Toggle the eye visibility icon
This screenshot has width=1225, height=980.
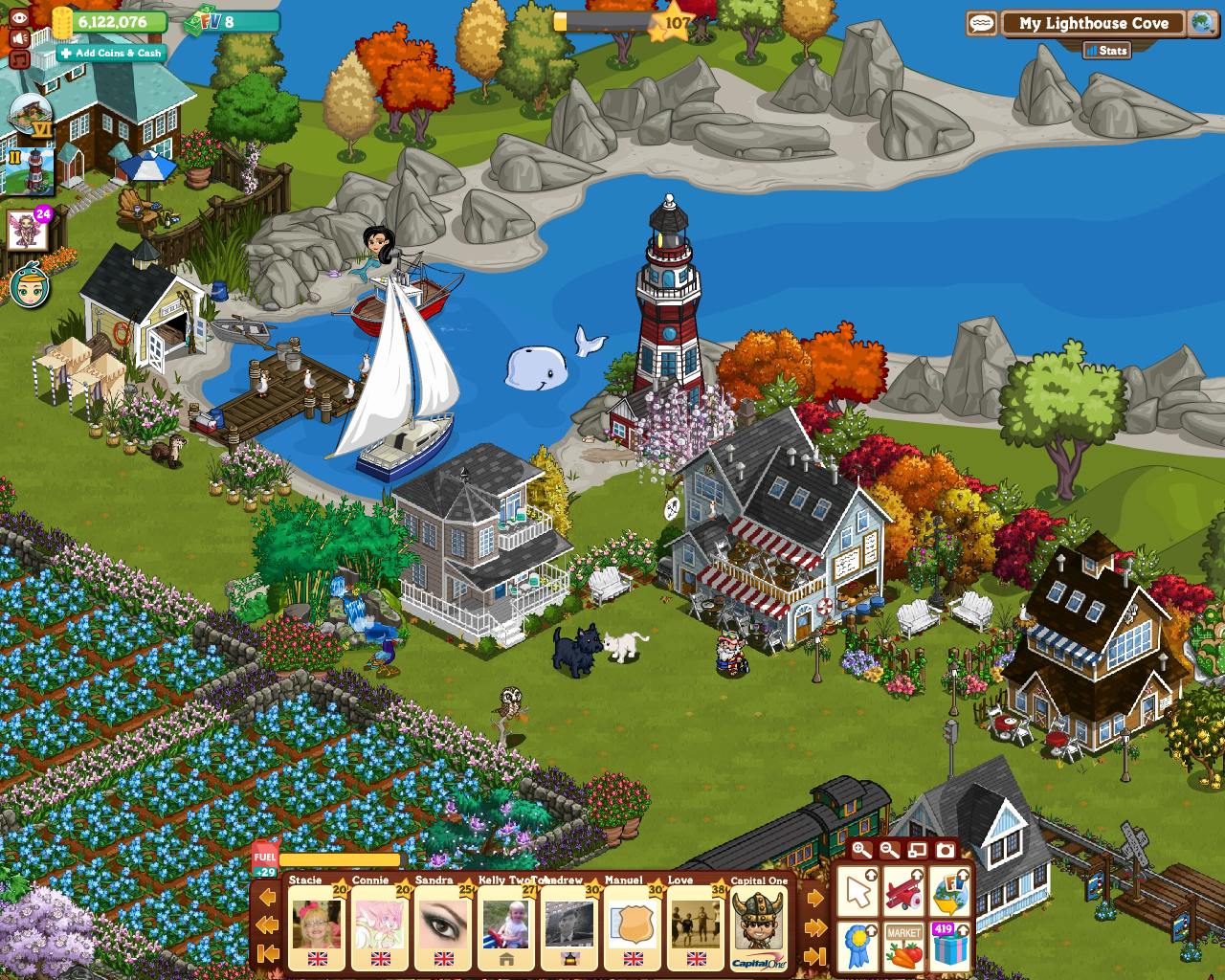pos(19,16)
